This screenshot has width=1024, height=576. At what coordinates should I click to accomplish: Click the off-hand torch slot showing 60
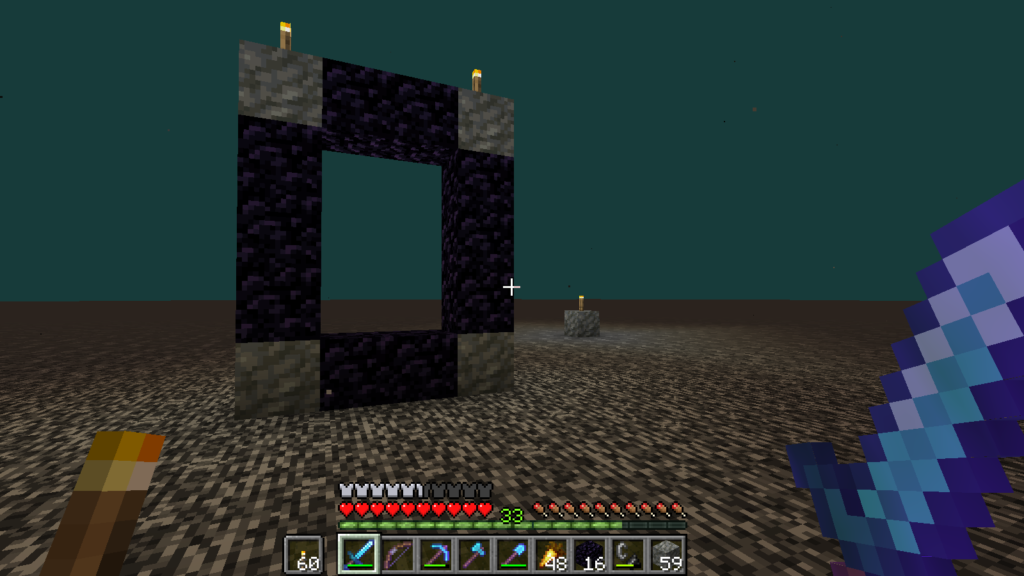(x=303, y=553)
